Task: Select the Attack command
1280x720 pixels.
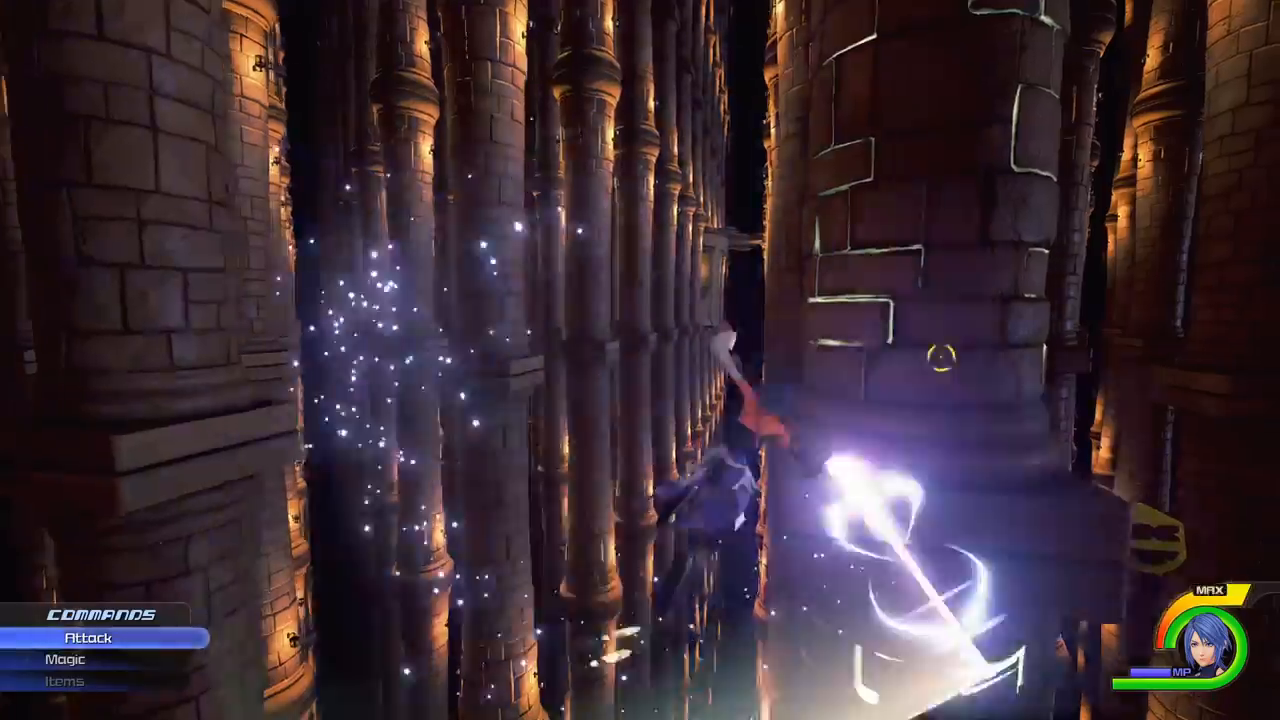Action: 89,638
